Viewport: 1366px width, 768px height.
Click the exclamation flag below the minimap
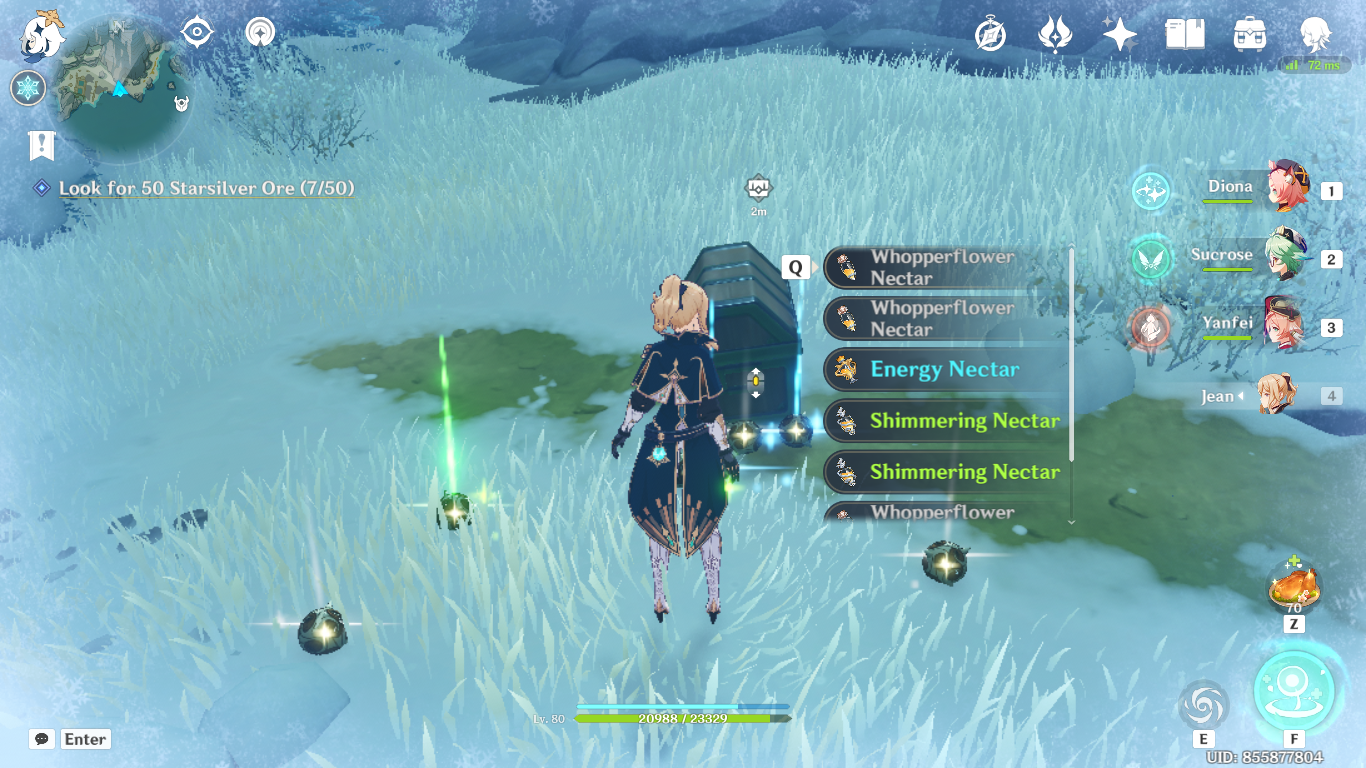click(x=39, y=147)
